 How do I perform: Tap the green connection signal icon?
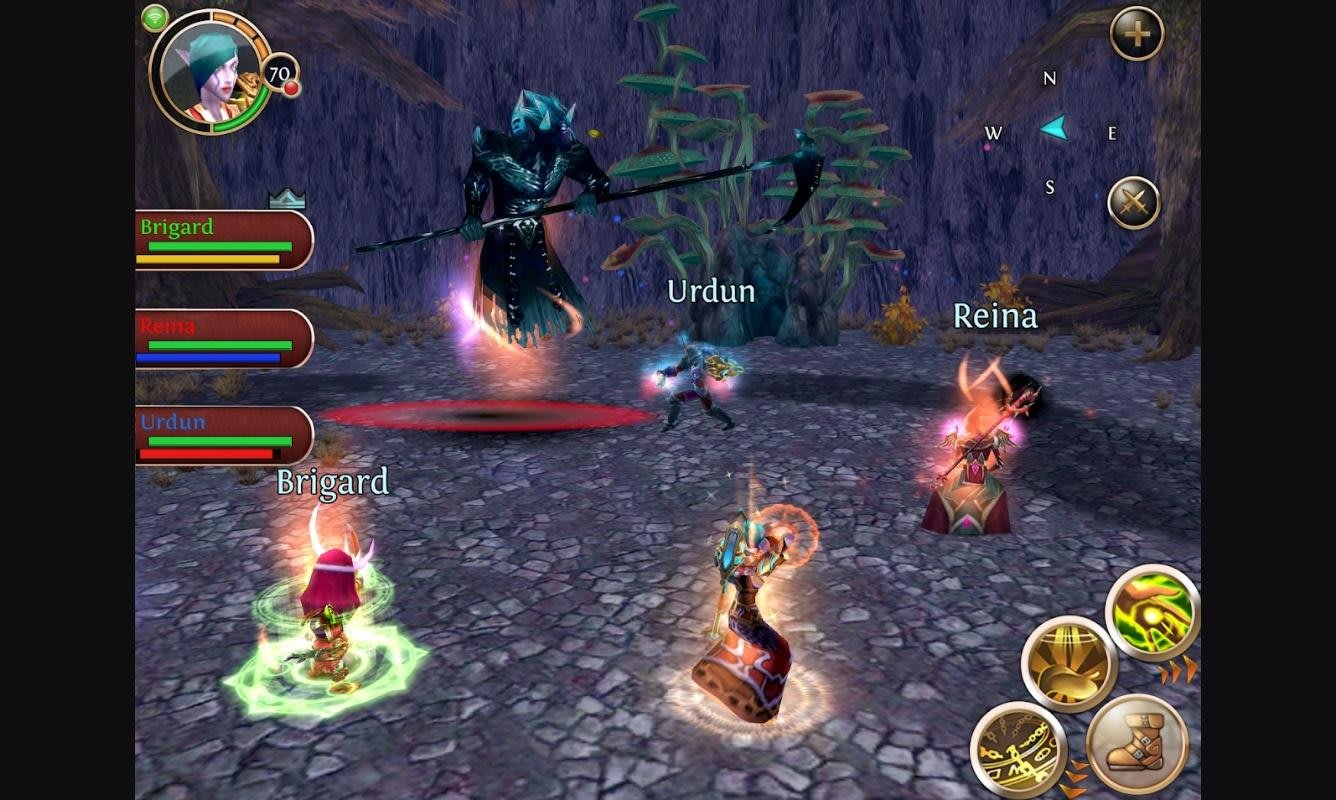pos(155,17)
